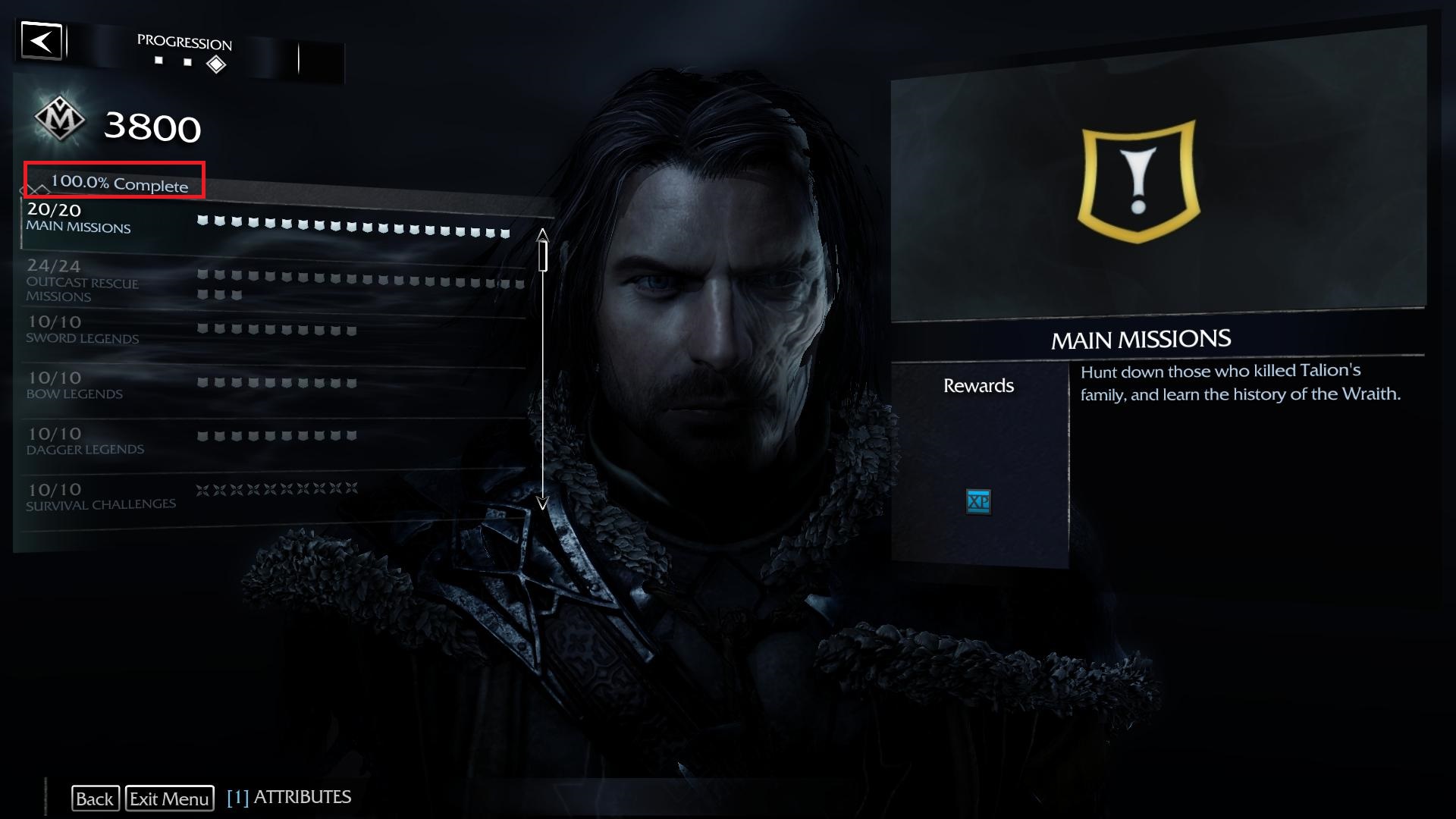Select the Main Missions row
The width and height of the screenshot is (1456, 819).
(79, 218)
